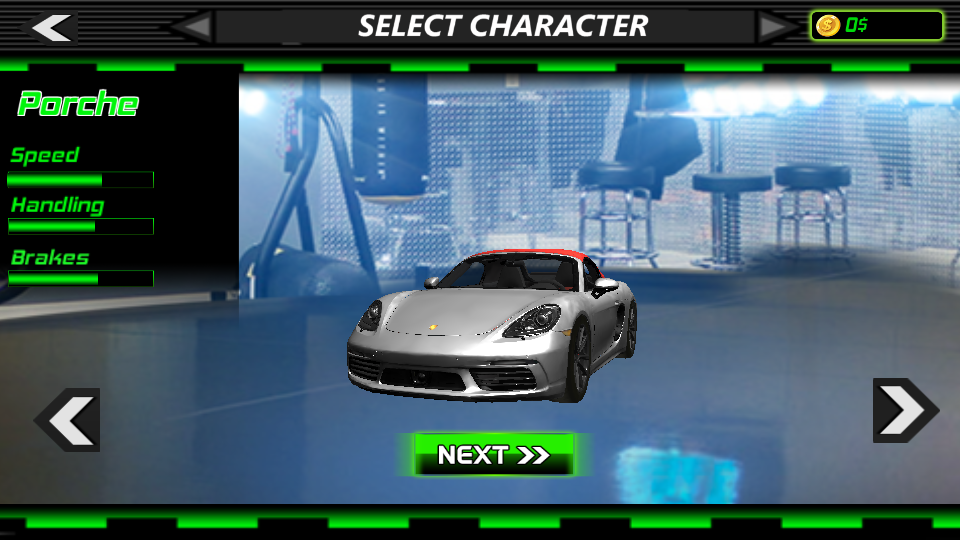Show the previous car with left chevron
The width and height of the screenshot is (960, 540).
pyautogui.click(x=68, y=420)
